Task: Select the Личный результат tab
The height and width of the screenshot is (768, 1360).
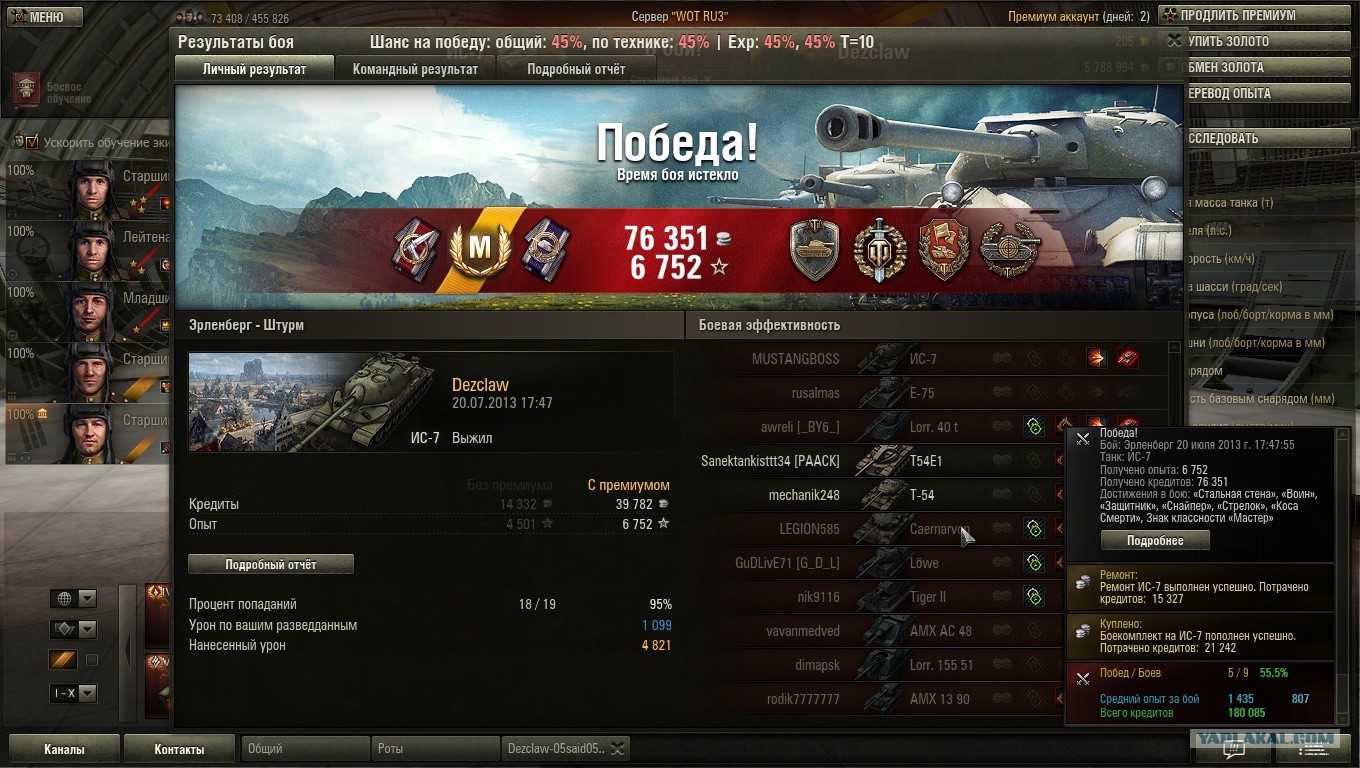Action: 254,69
